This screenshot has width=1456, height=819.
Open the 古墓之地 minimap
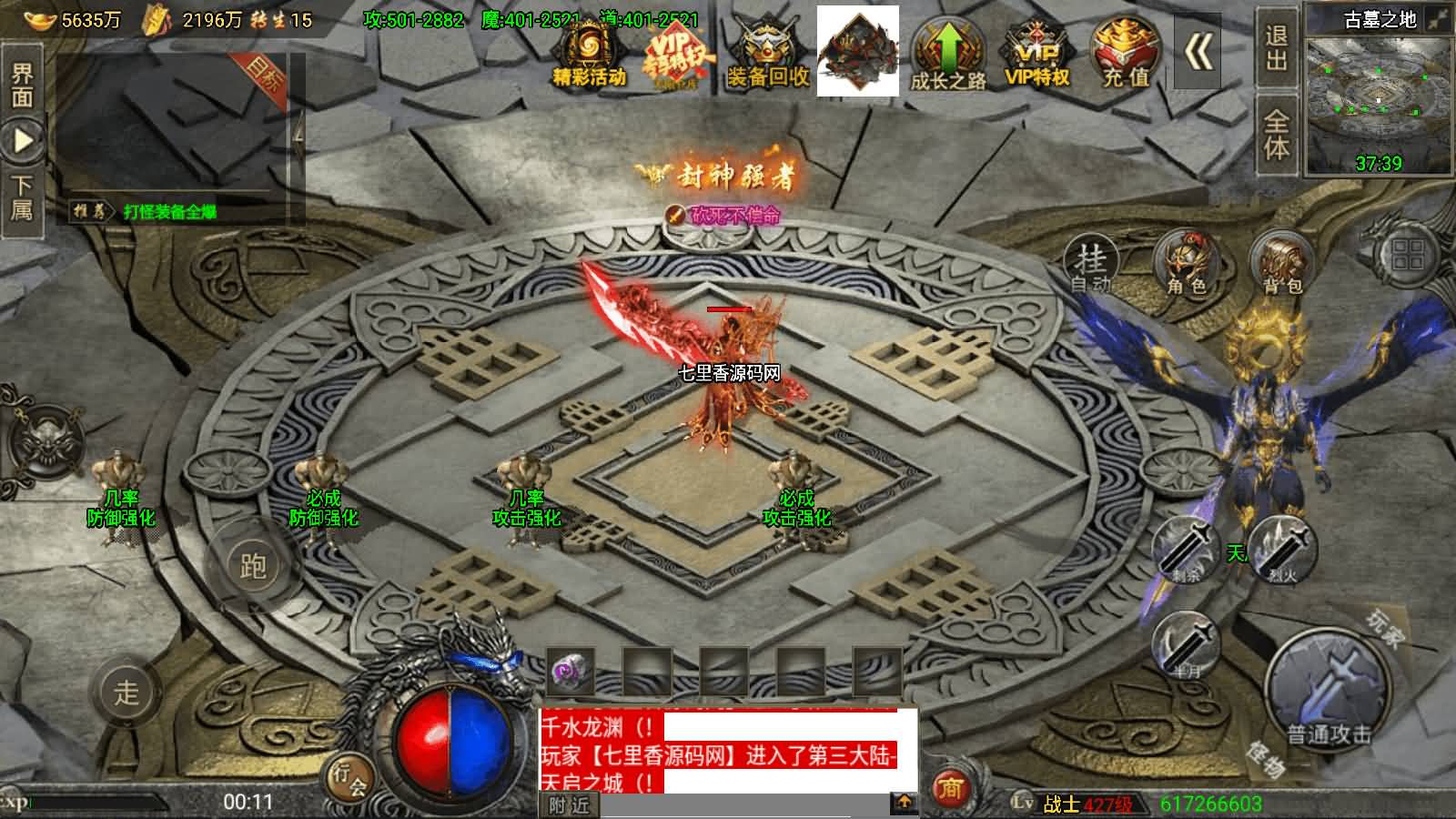[x=1379, y=98]
